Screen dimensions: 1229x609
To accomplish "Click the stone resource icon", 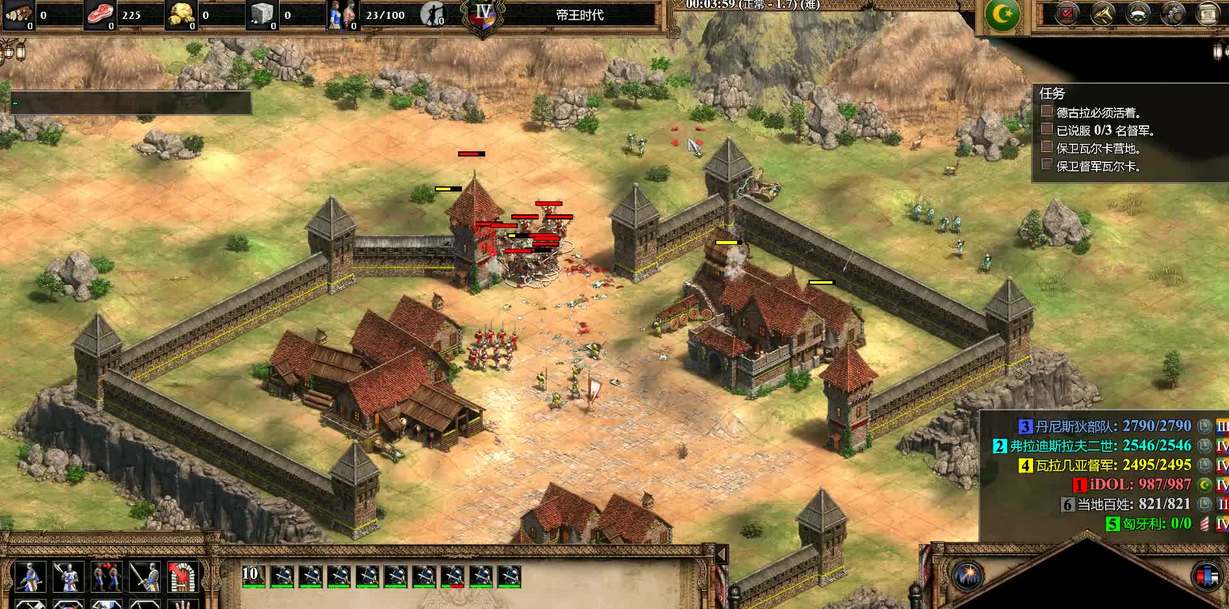I will (261, 15).
